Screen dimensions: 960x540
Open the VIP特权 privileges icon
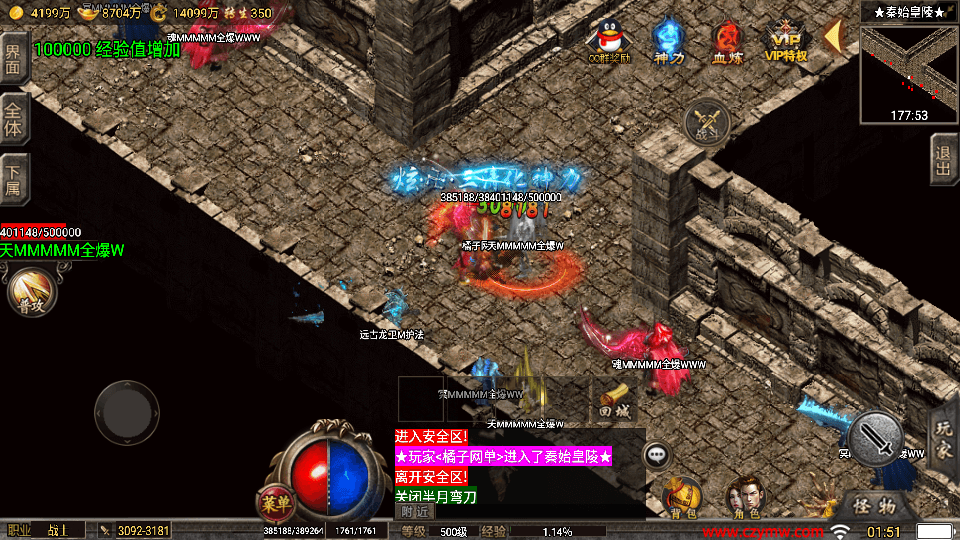coord(786,40)
